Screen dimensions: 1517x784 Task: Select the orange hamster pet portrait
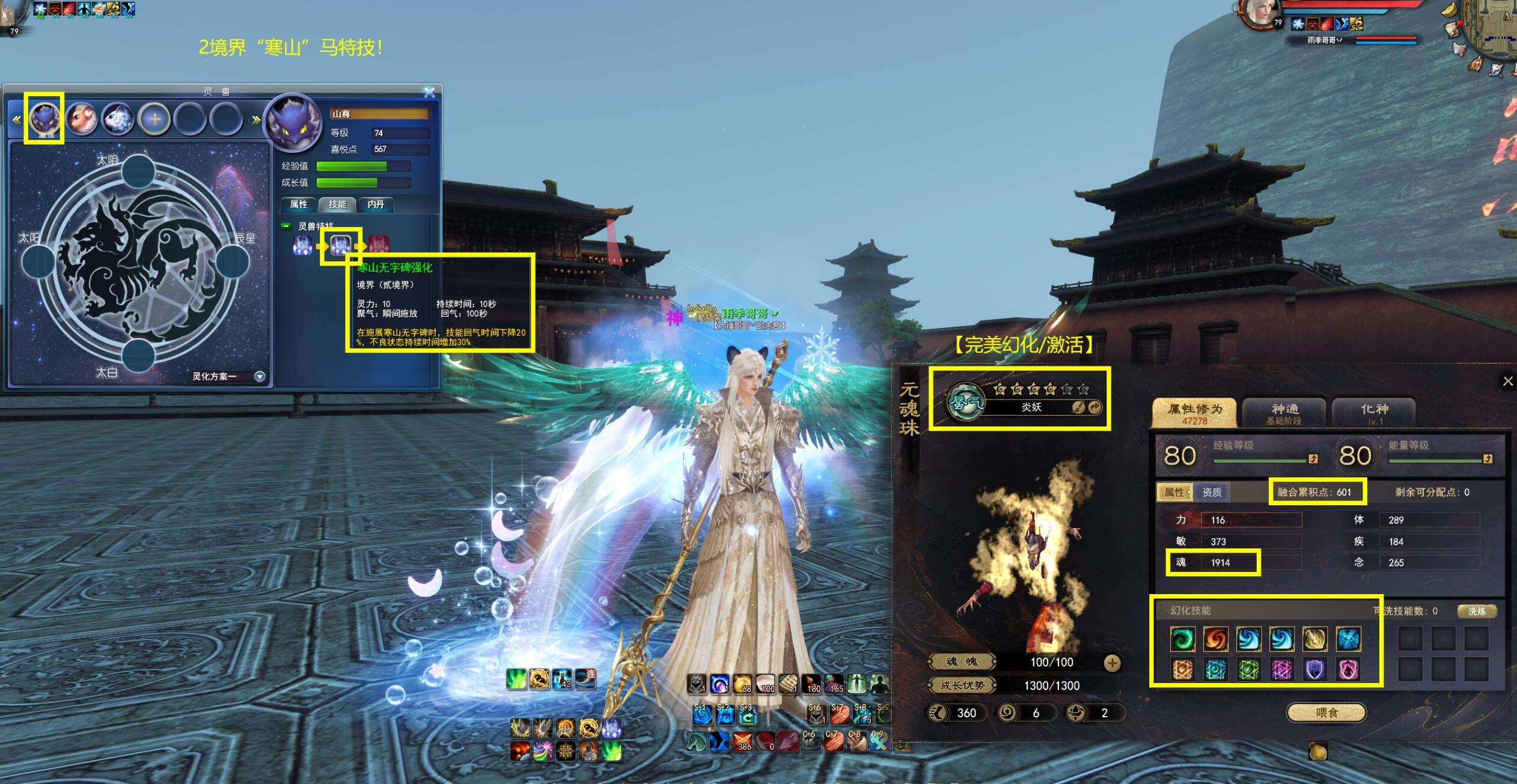tap(82, 119)
